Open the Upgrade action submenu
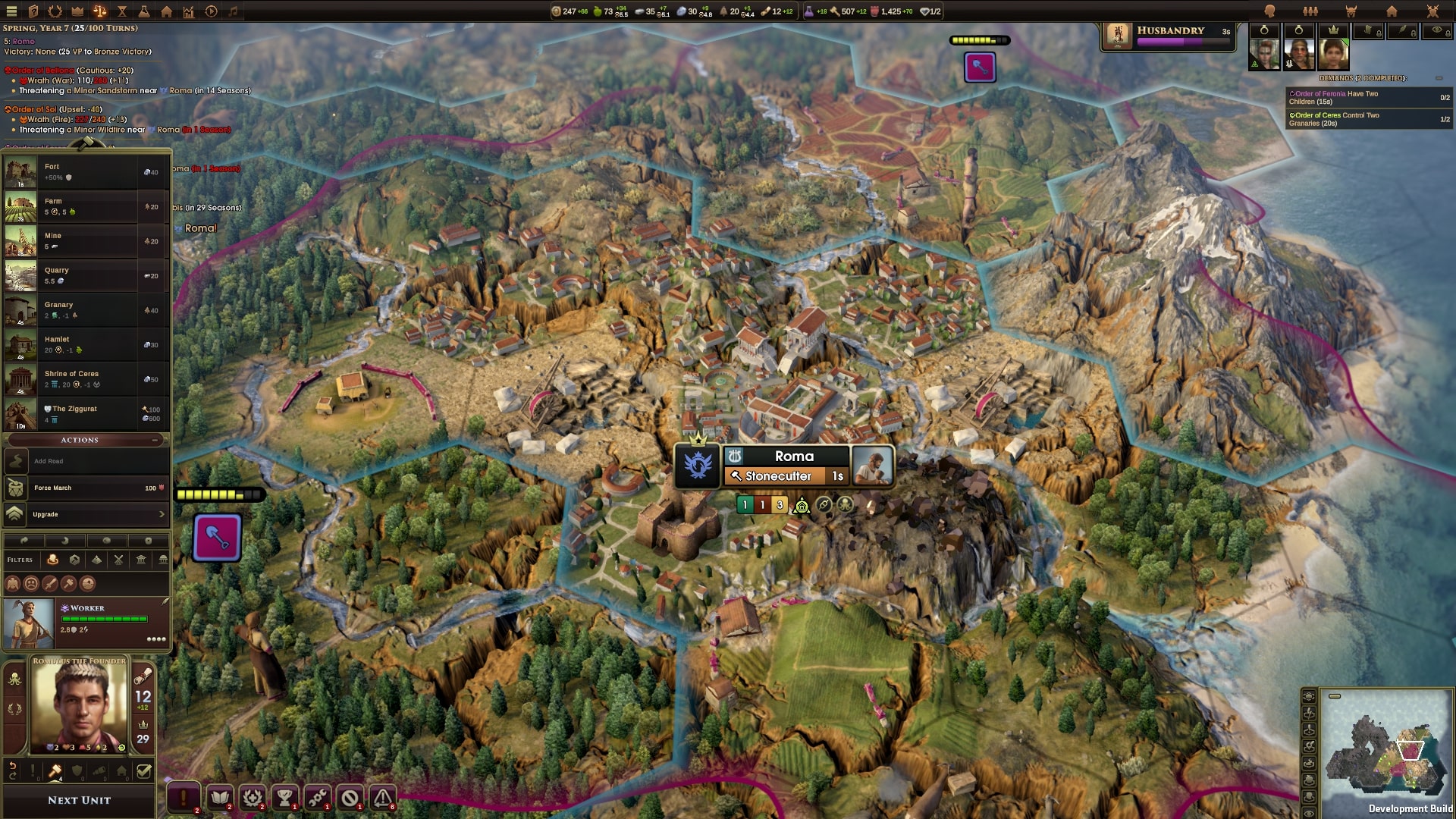This screenshot has height=819, width=1456. click(x=86, y=514)
